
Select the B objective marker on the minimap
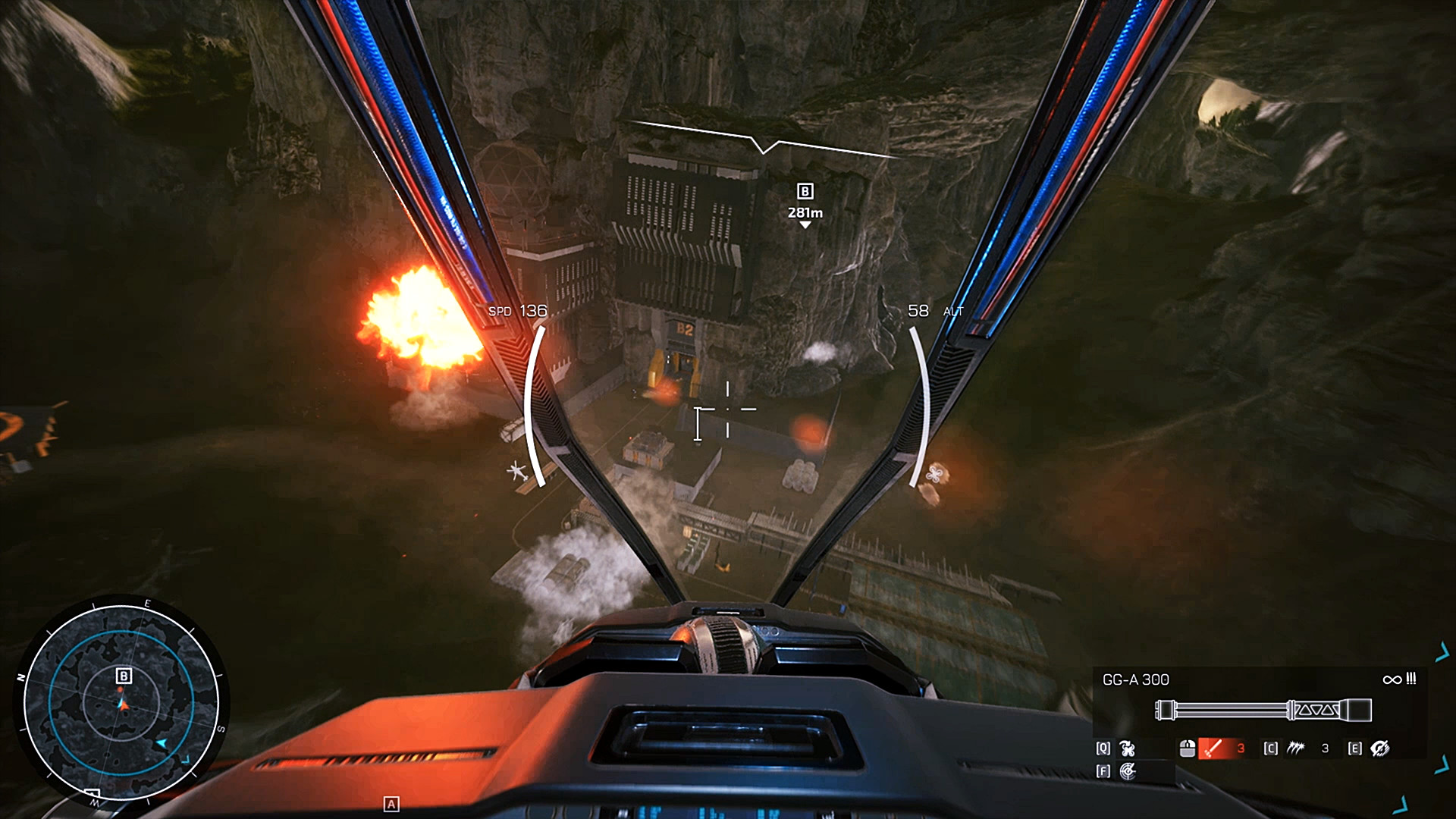124,676
